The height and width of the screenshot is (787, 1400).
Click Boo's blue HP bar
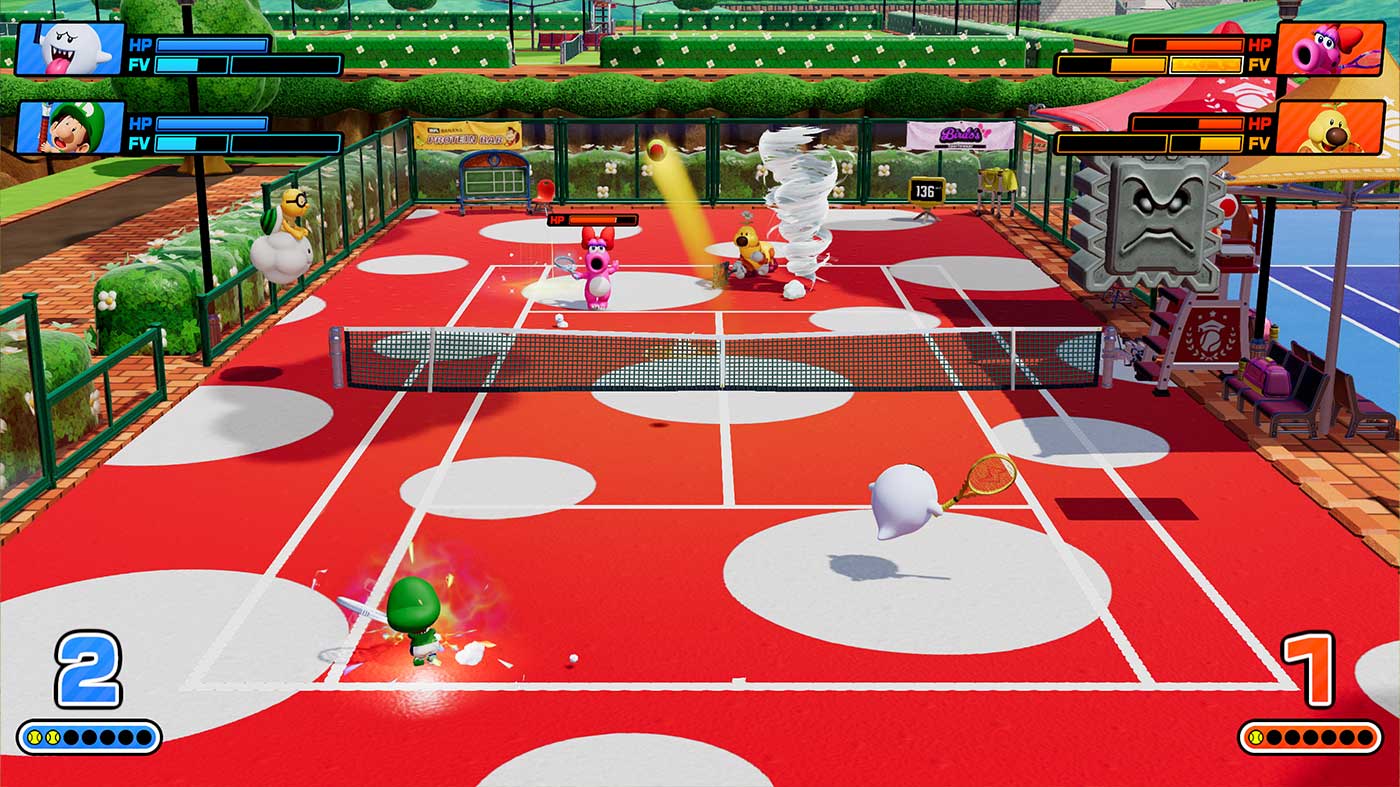[215, 44]
